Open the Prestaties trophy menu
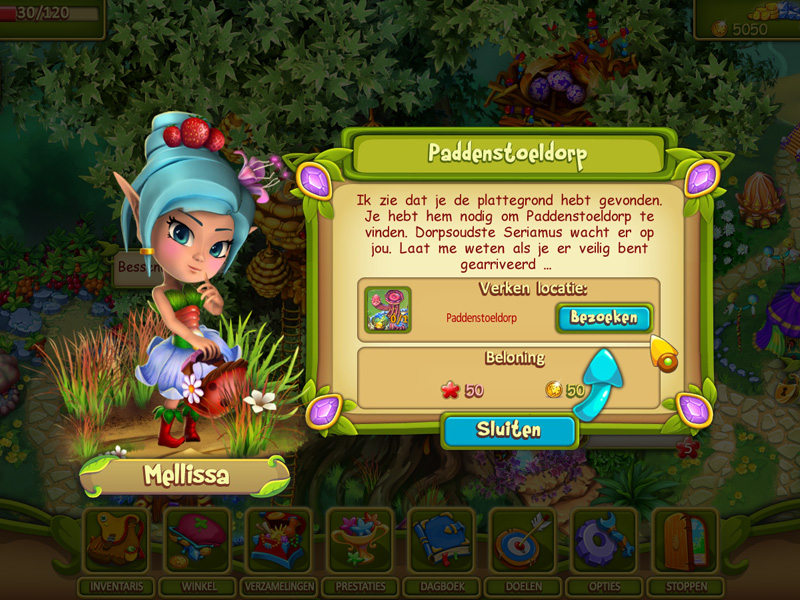Screen dimensions: 800x600 (x=360, y=542)
